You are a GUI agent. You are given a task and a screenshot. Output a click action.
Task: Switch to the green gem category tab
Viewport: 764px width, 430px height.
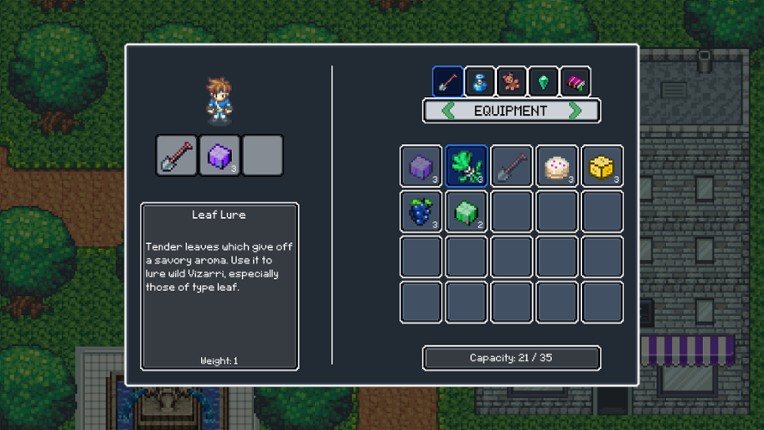pos(543,81)
